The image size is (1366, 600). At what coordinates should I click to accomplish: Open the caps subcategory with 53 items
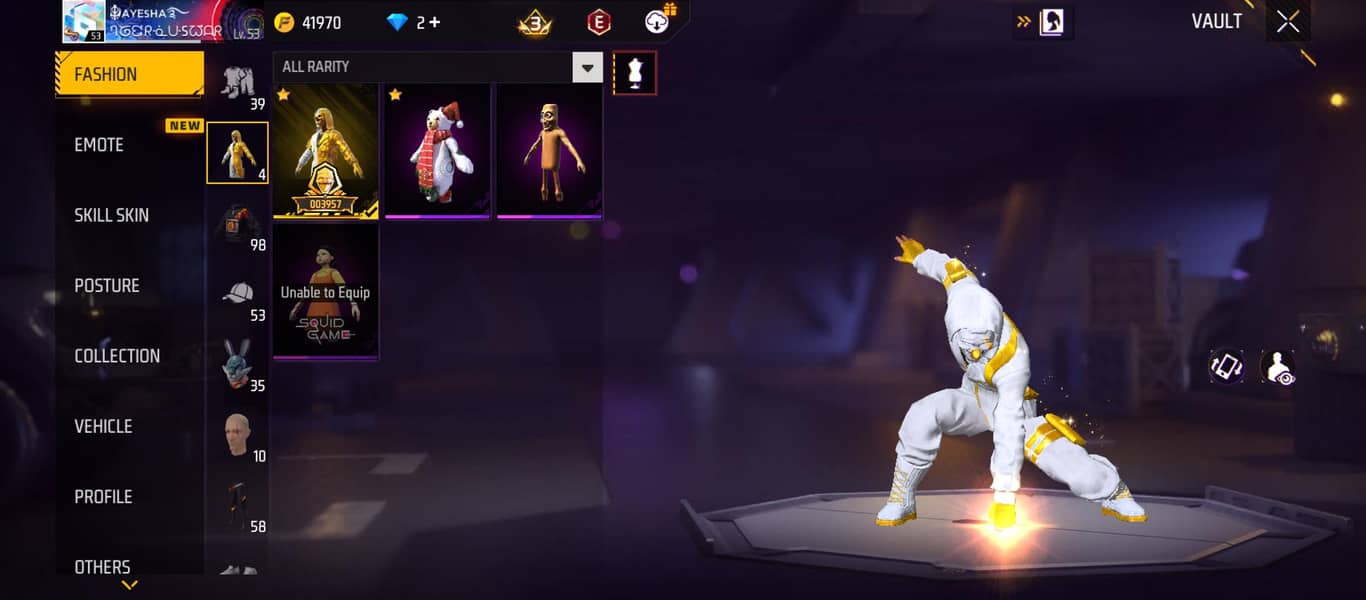tap(237, 297)
